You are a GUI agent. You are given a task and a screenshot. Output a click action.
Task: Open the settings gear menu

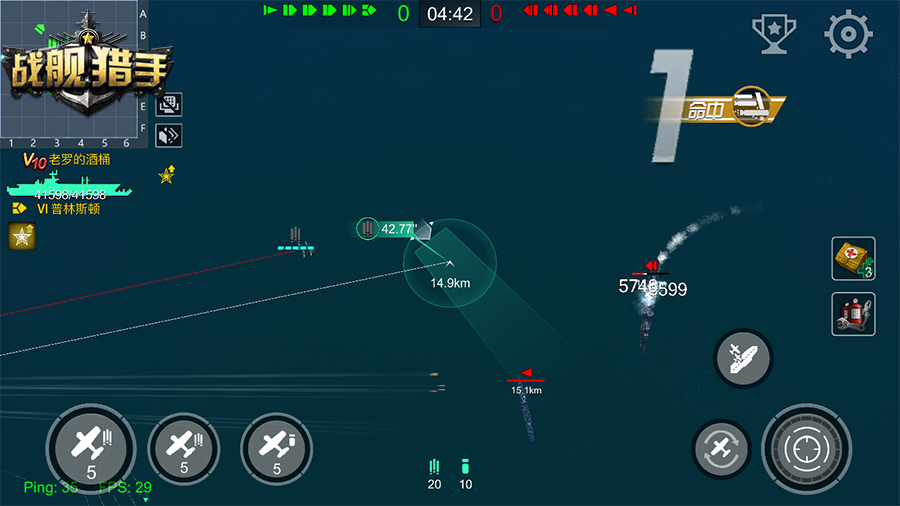(848, 36)
